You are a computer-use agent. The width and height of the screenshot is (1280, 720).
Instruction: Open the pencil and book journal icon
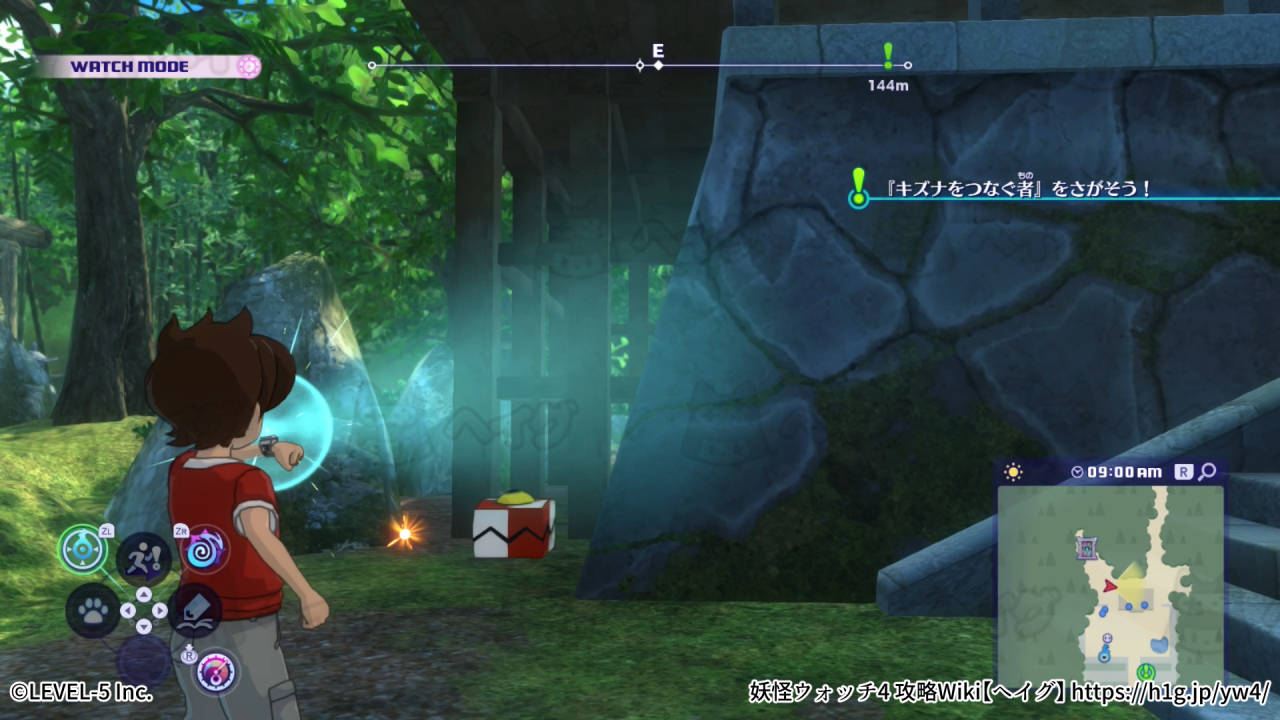tap(195, 610)
